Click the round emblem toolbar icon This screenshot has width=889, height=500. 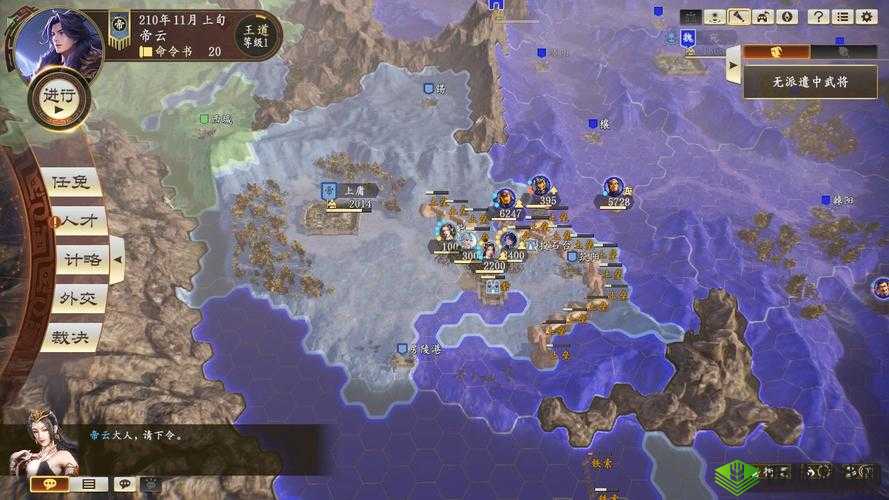787,16
